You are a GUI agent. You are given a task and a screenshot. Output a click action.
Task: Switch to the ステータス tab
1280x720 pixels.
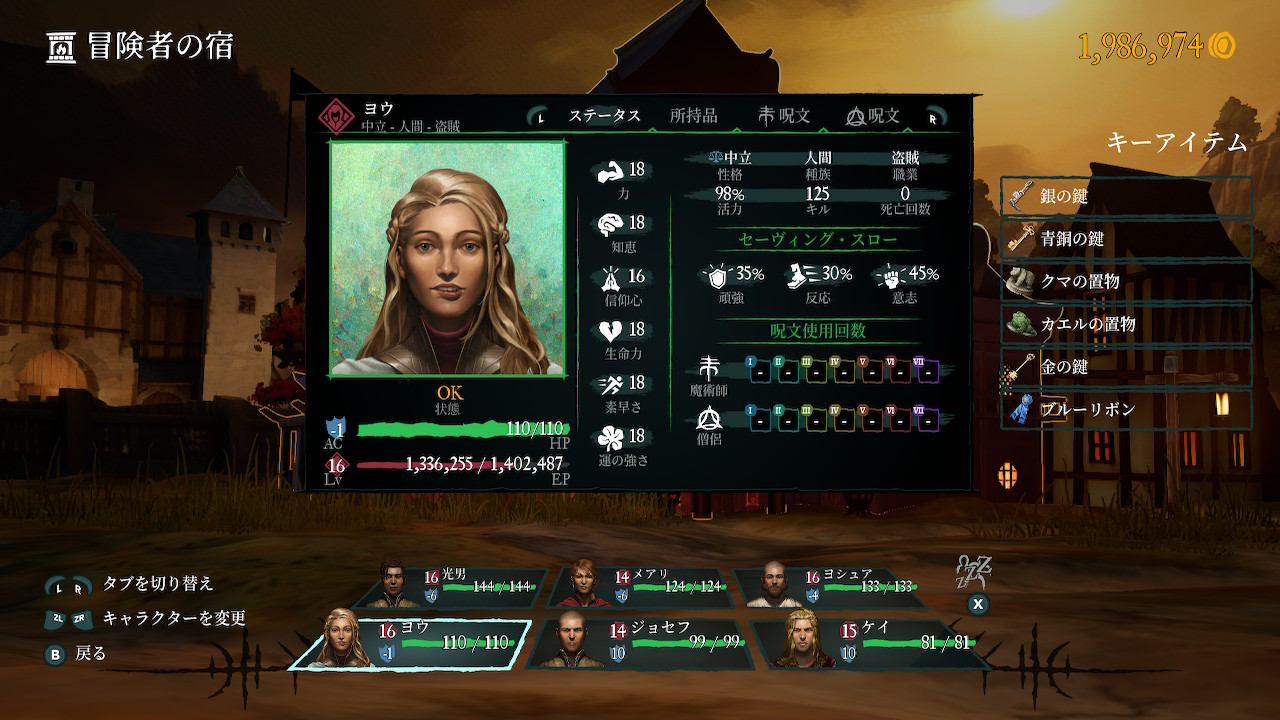pos(604,116)
